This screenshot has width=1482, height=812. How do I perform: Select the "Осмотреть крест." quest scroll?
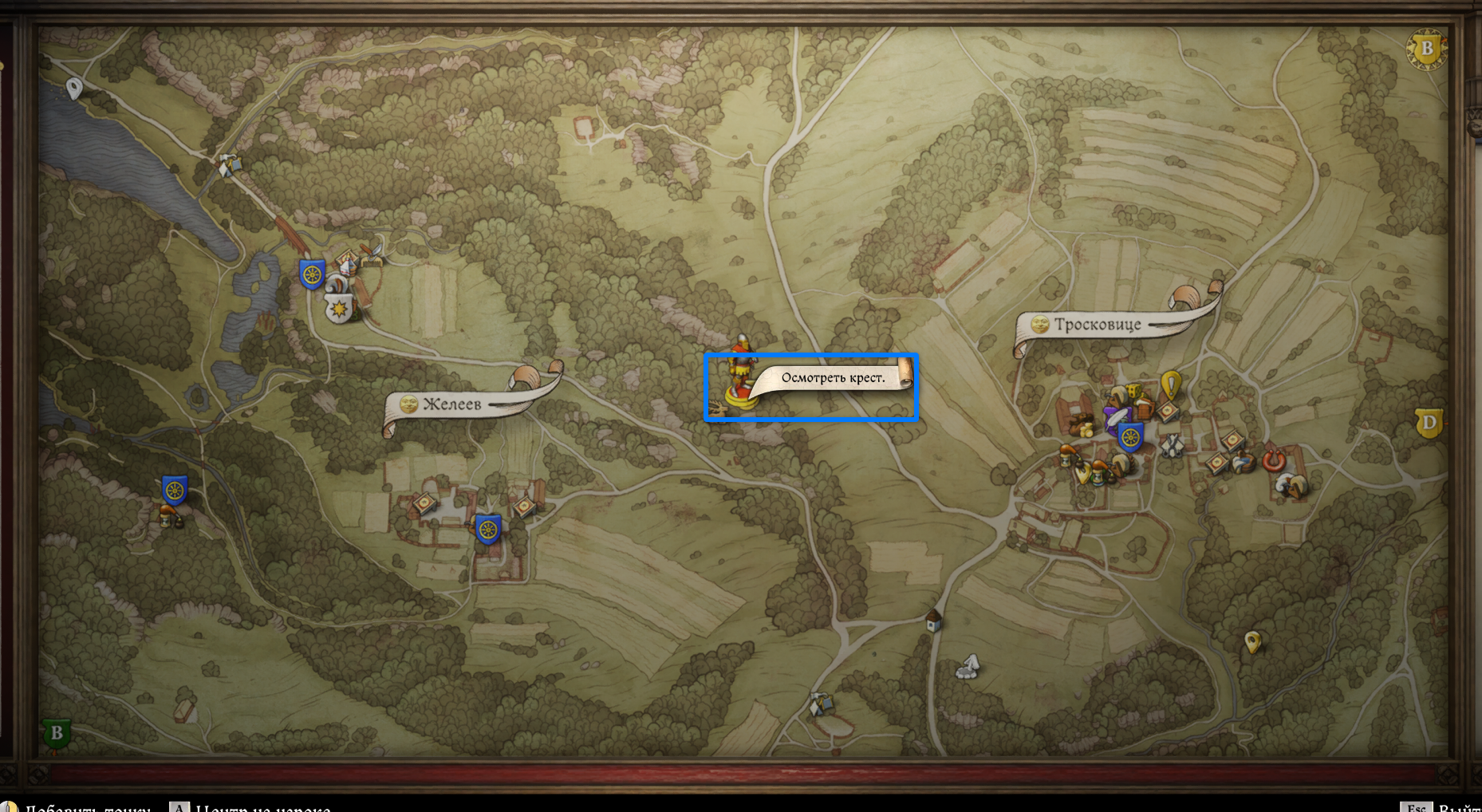point(832,378)
